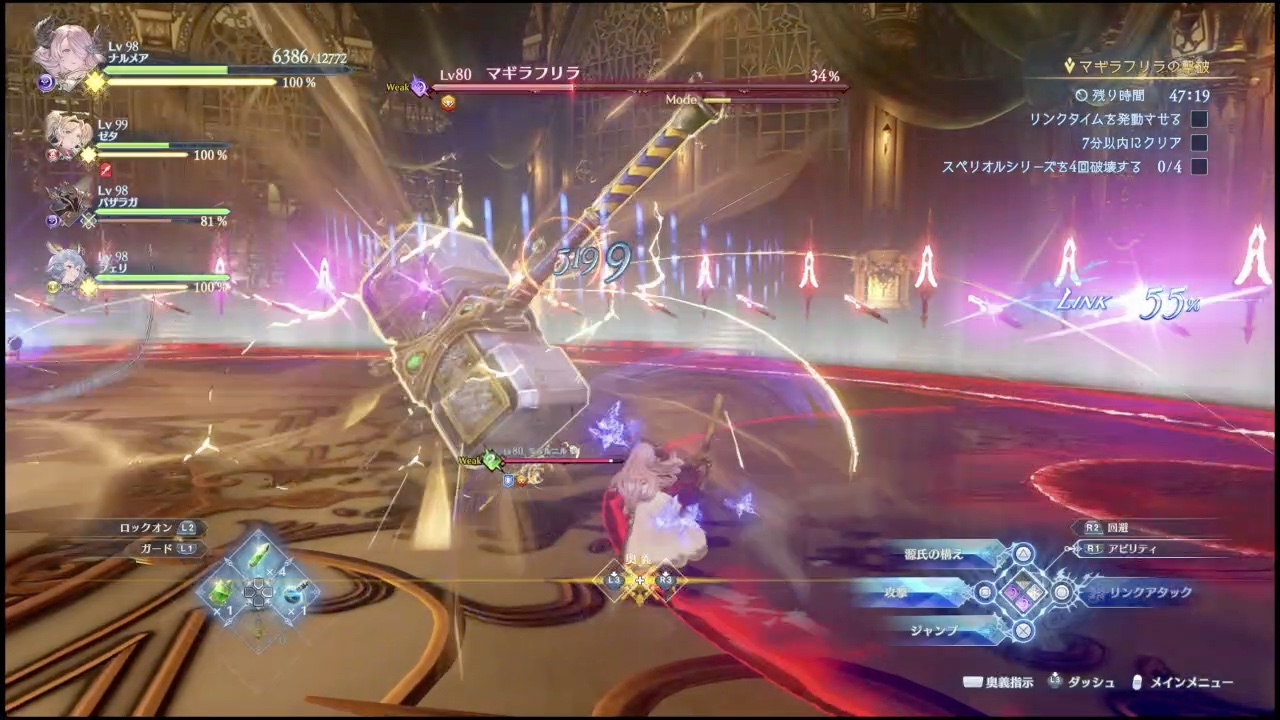The width and height of the screenshot is (1280, 720).
Task: Activate the リンクアタック link attack option
Action: [1150, 592]
